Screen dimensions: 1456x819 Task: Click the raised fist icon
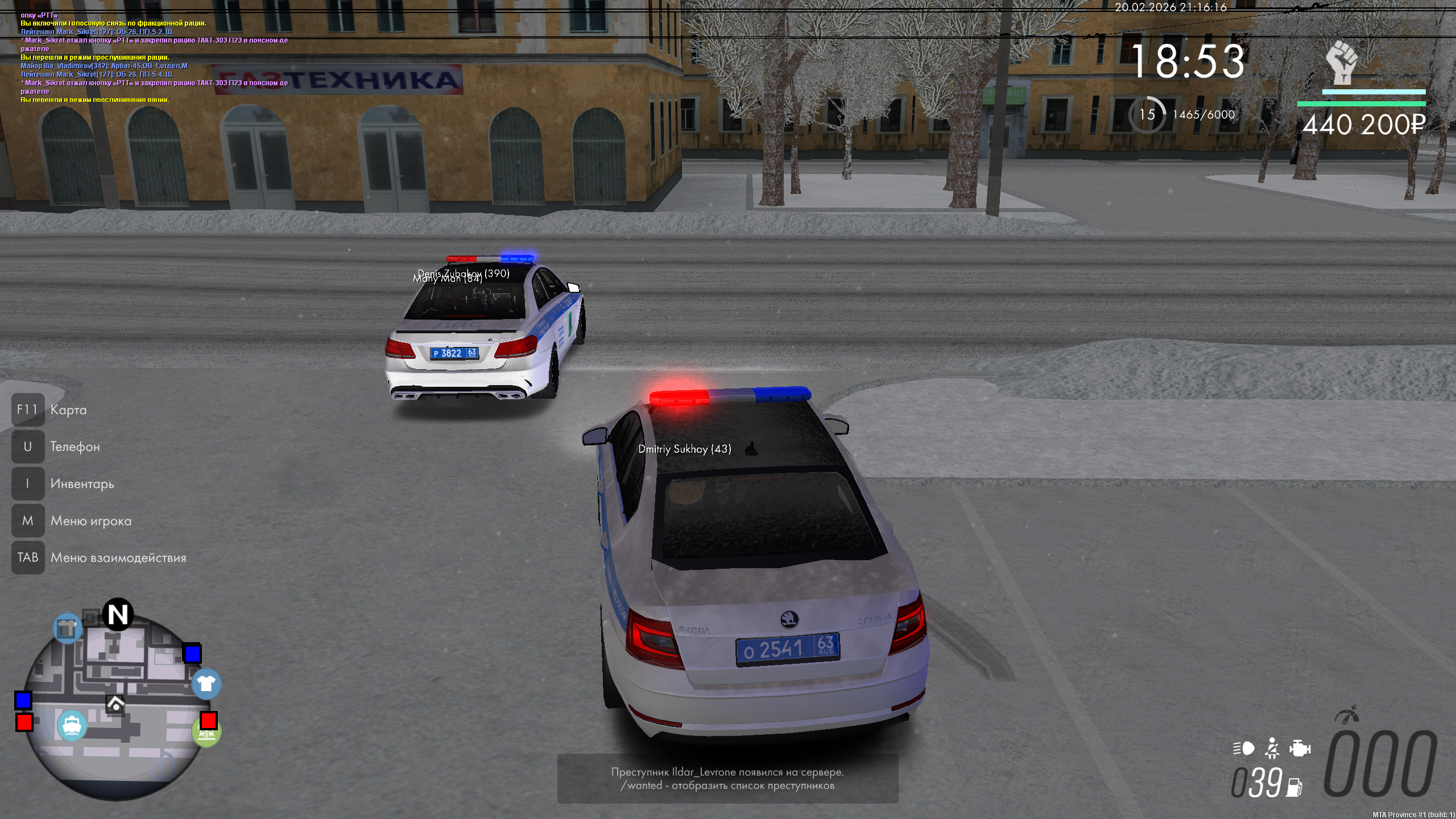(1342, 63)
